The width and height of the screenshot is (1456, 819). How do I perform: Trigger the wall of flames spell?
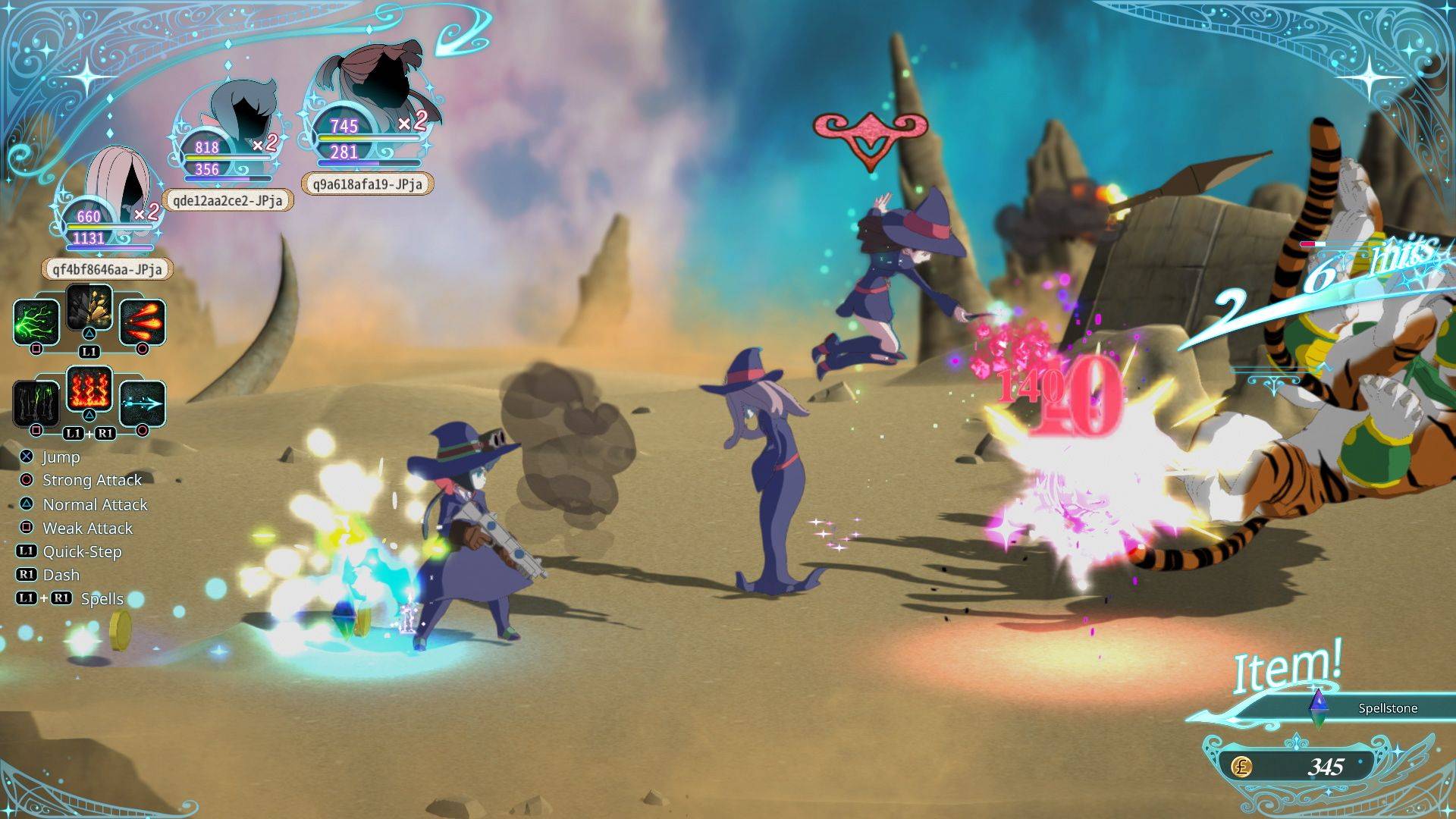(89, 388)
